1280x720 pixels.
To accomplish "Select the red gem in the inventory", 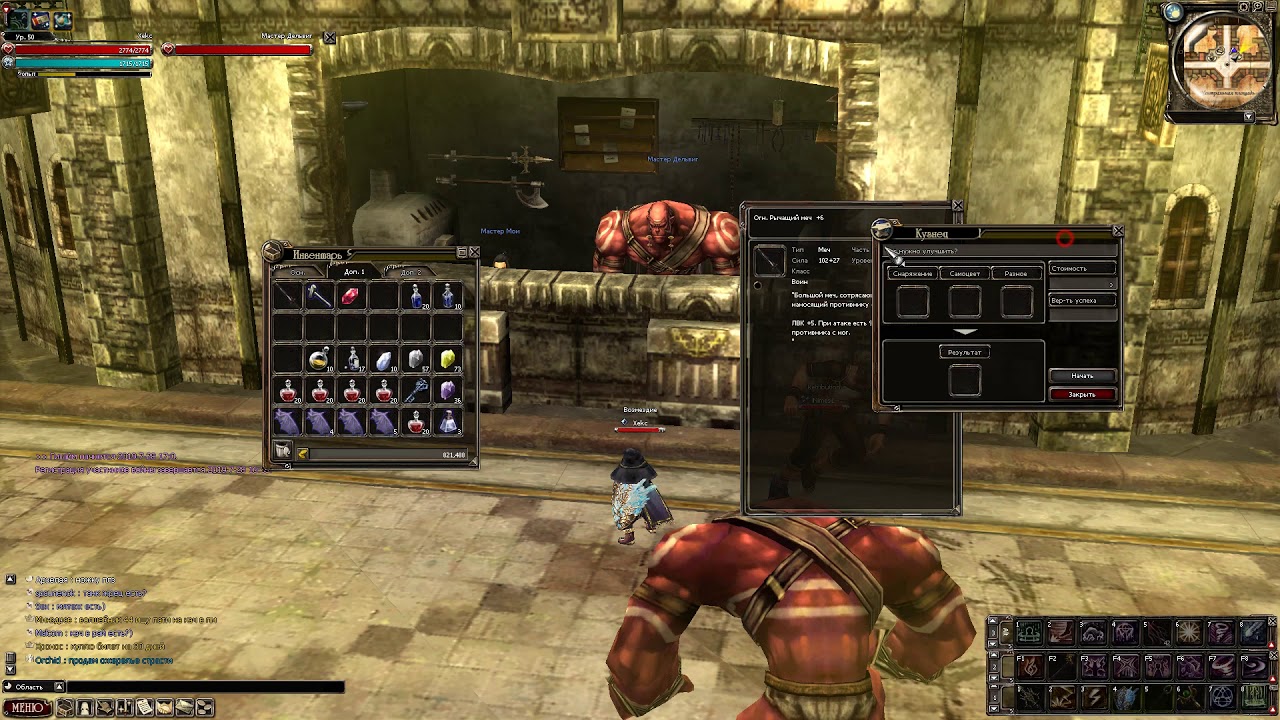I will point(350,296).
